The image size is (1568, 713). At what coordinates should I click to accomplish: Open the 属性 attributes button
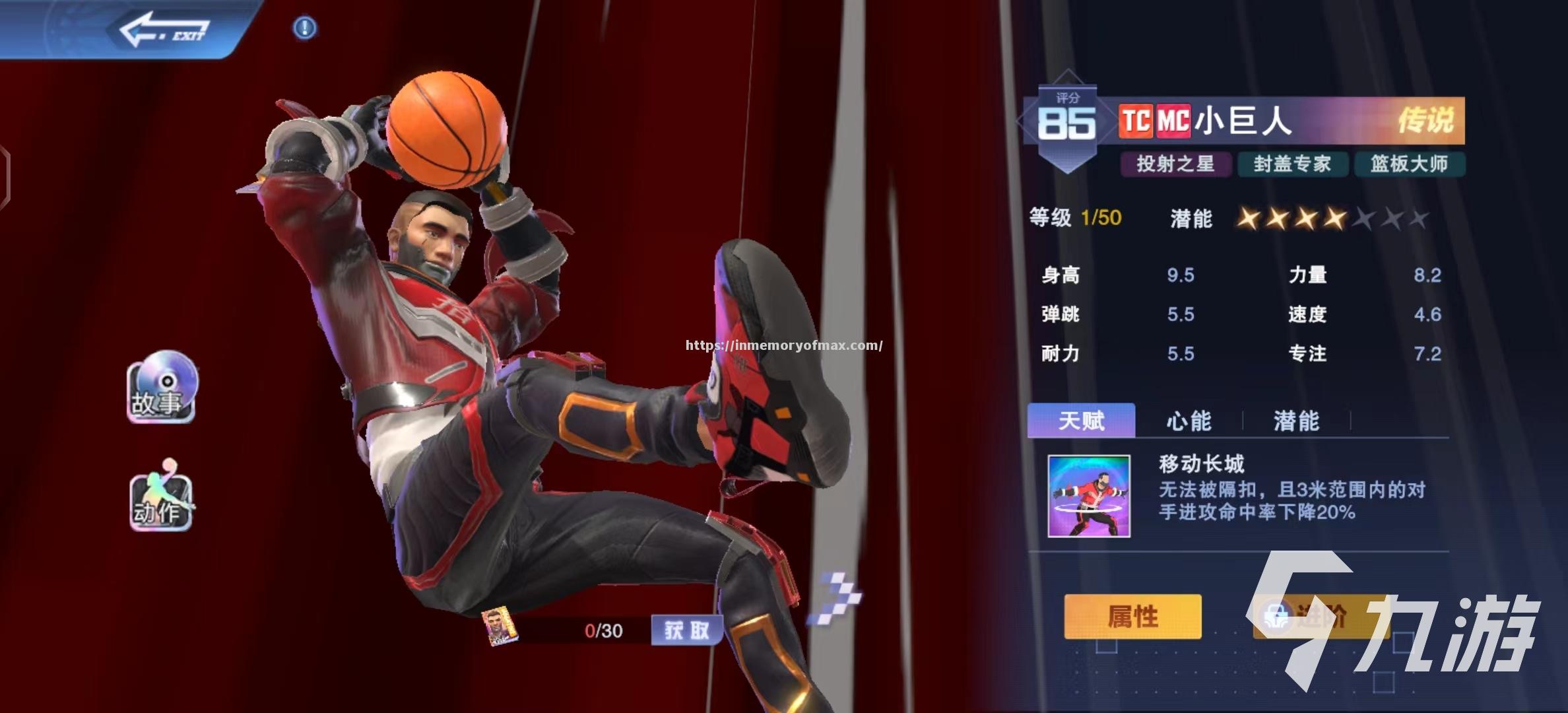click(1132, 617)
